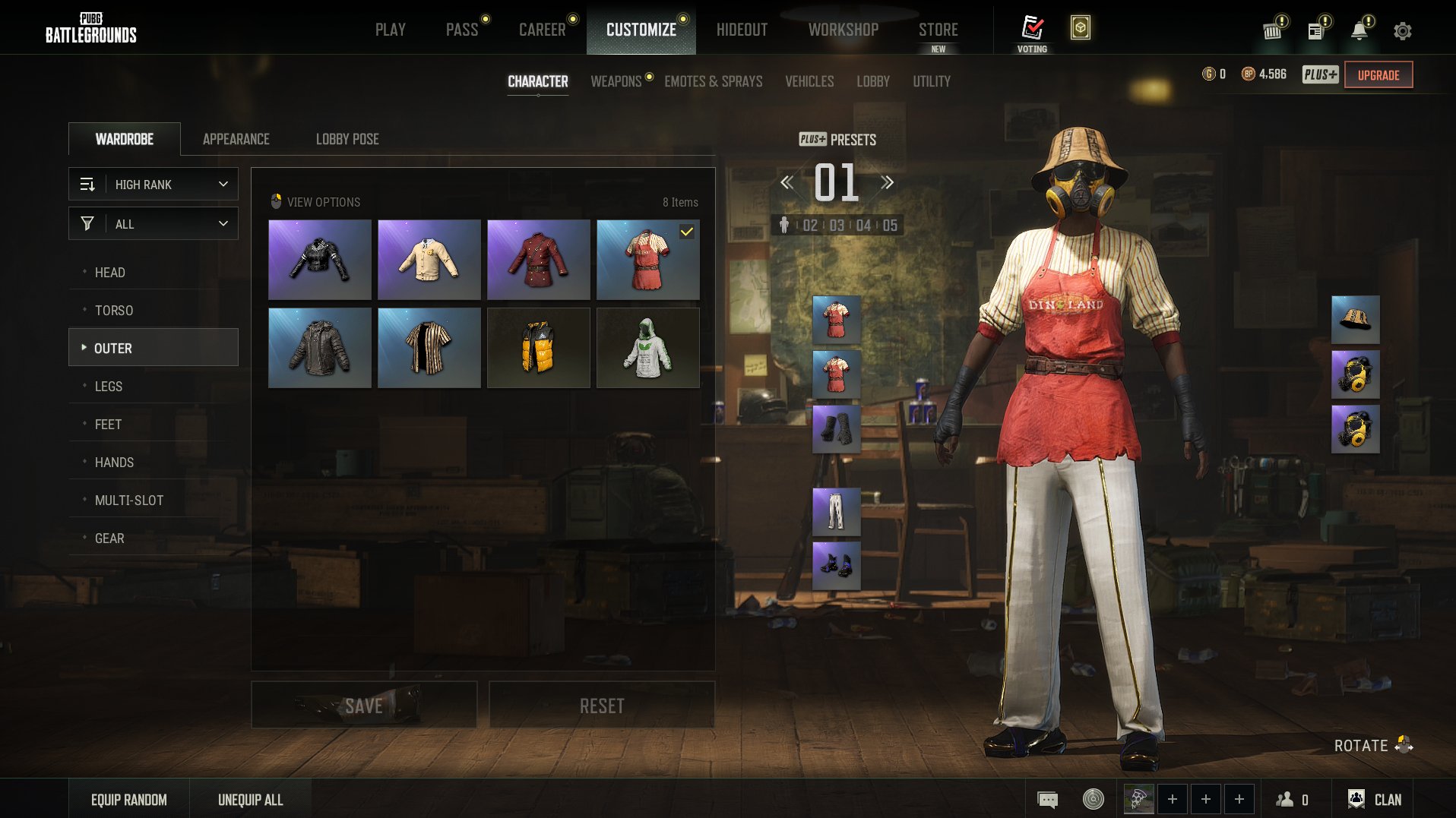Select the Head wardrobe category
1456x818 pixels.
(110, 273)
